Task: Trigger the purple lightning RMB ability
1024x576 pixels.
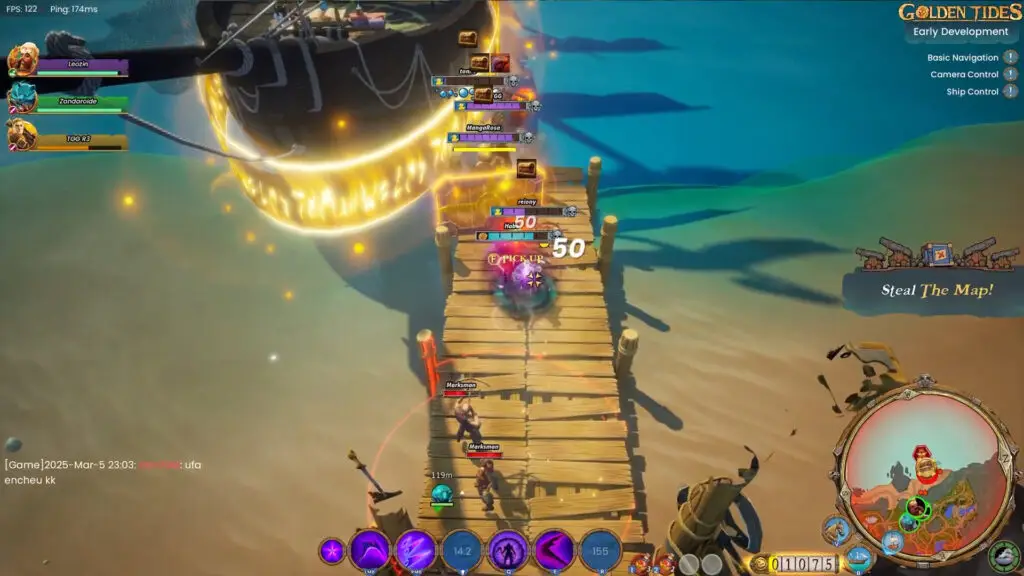Action: tap(416, 550)
